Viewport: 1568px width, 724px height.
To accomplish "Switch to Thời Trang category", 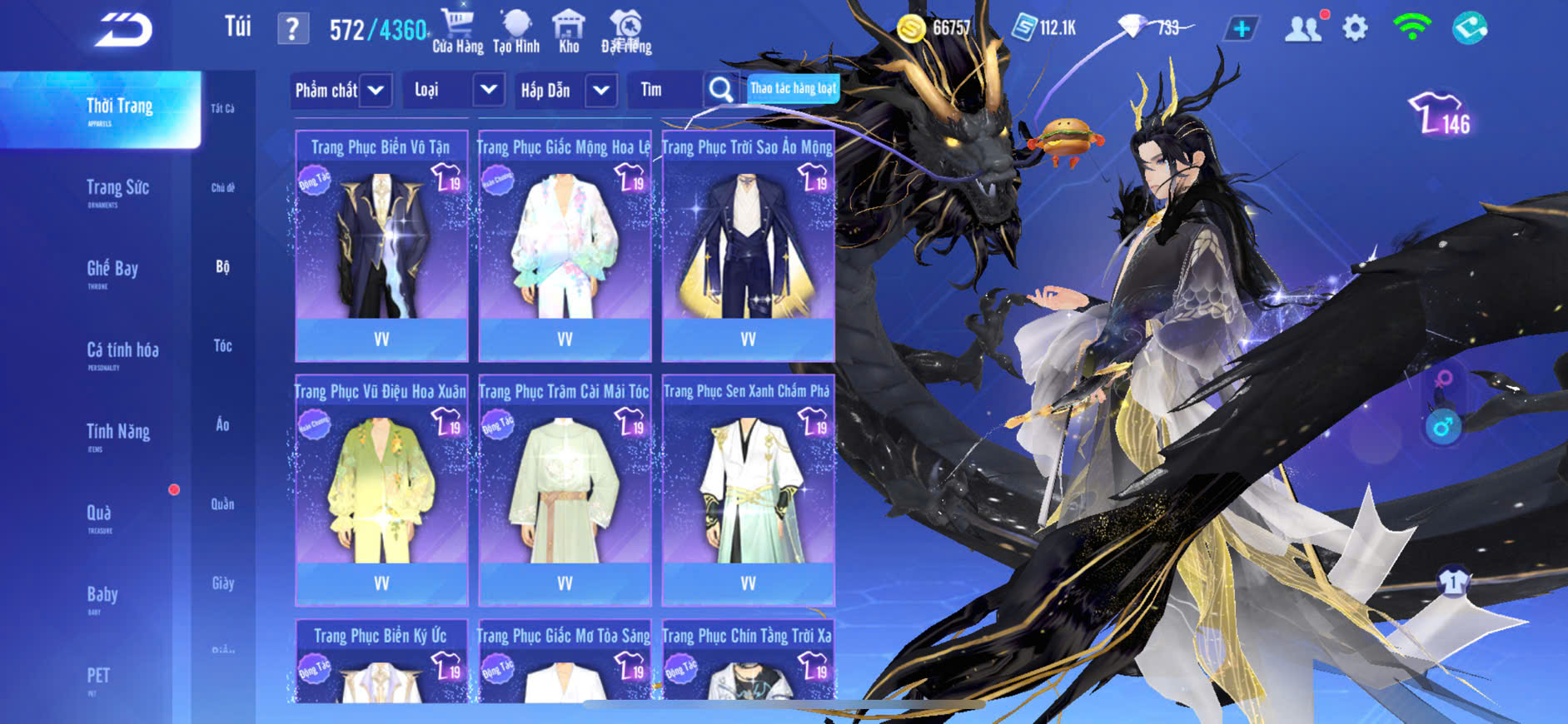I will [x=119, y=109].
